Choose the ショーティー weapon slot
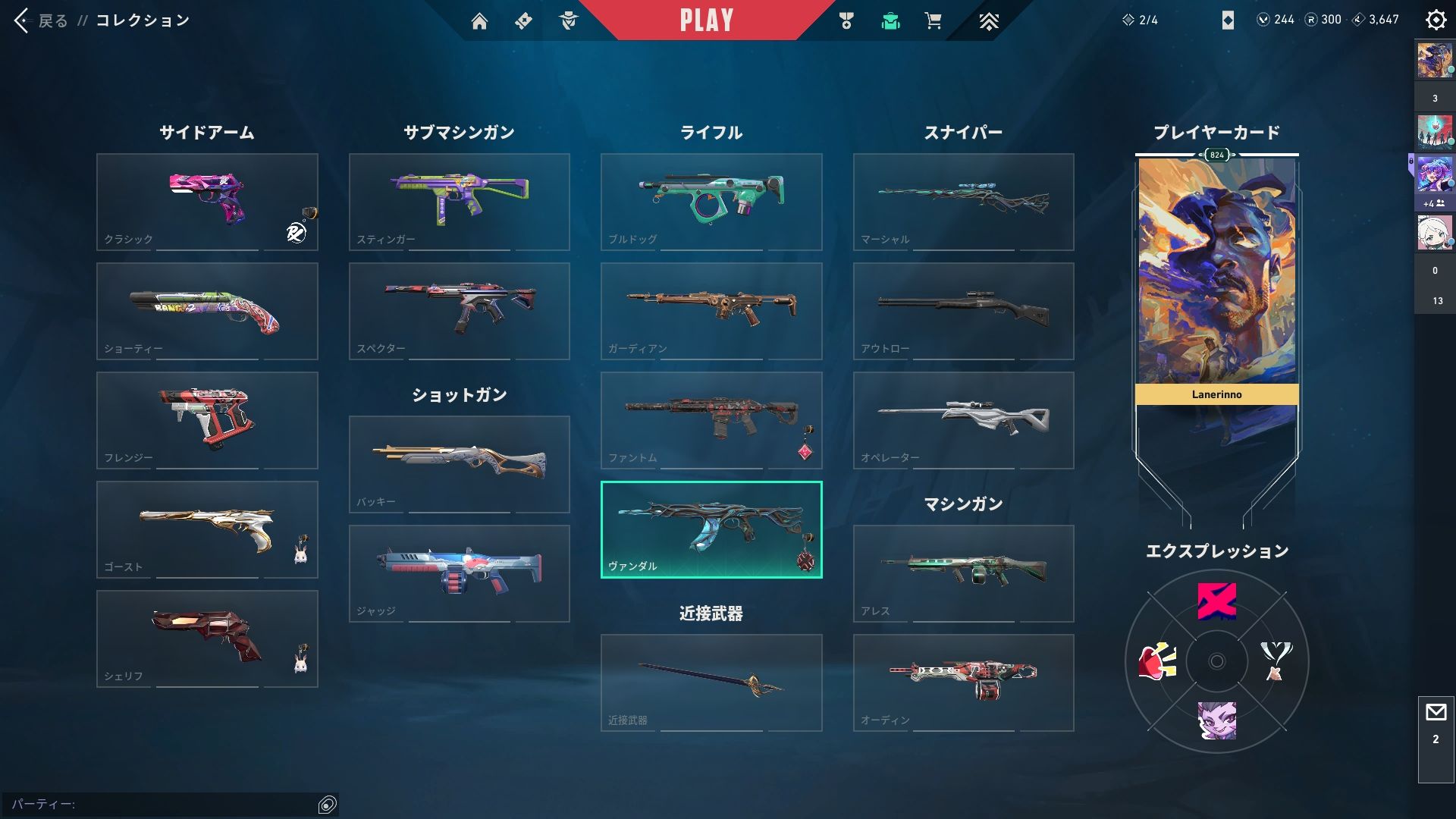This screenshot has width=1456, height=819. 207,311
